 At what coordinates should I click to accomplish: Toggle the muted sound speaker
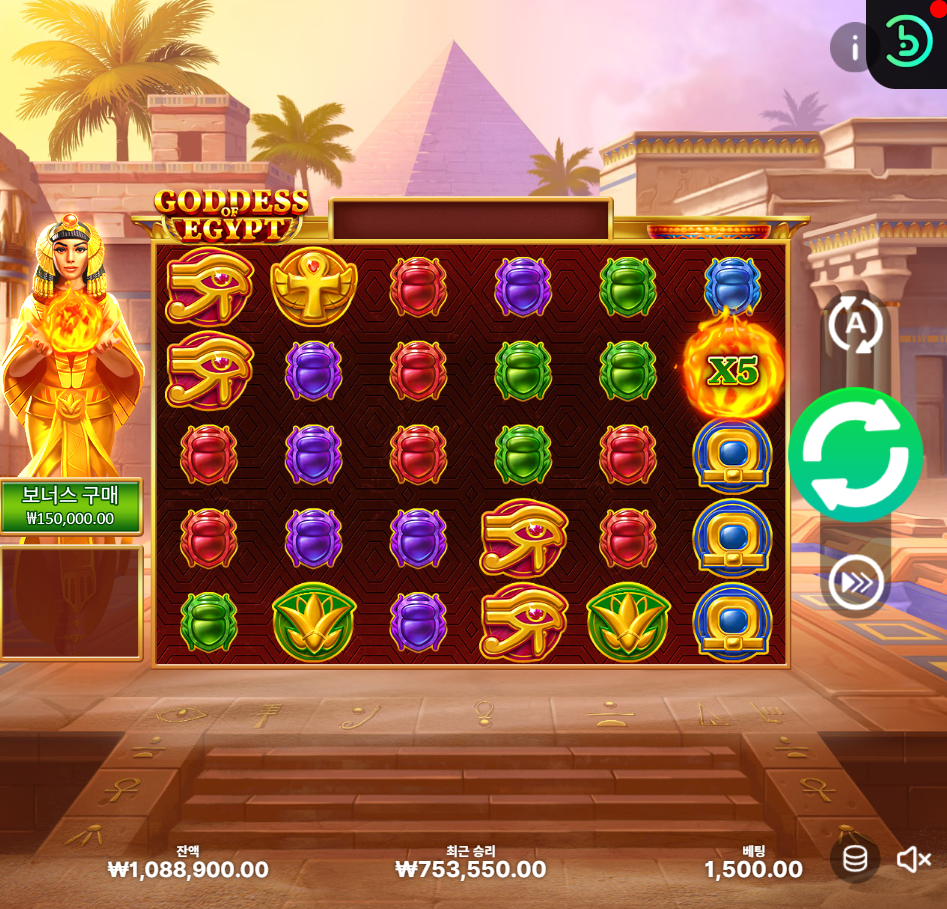(x=913, y=859)
